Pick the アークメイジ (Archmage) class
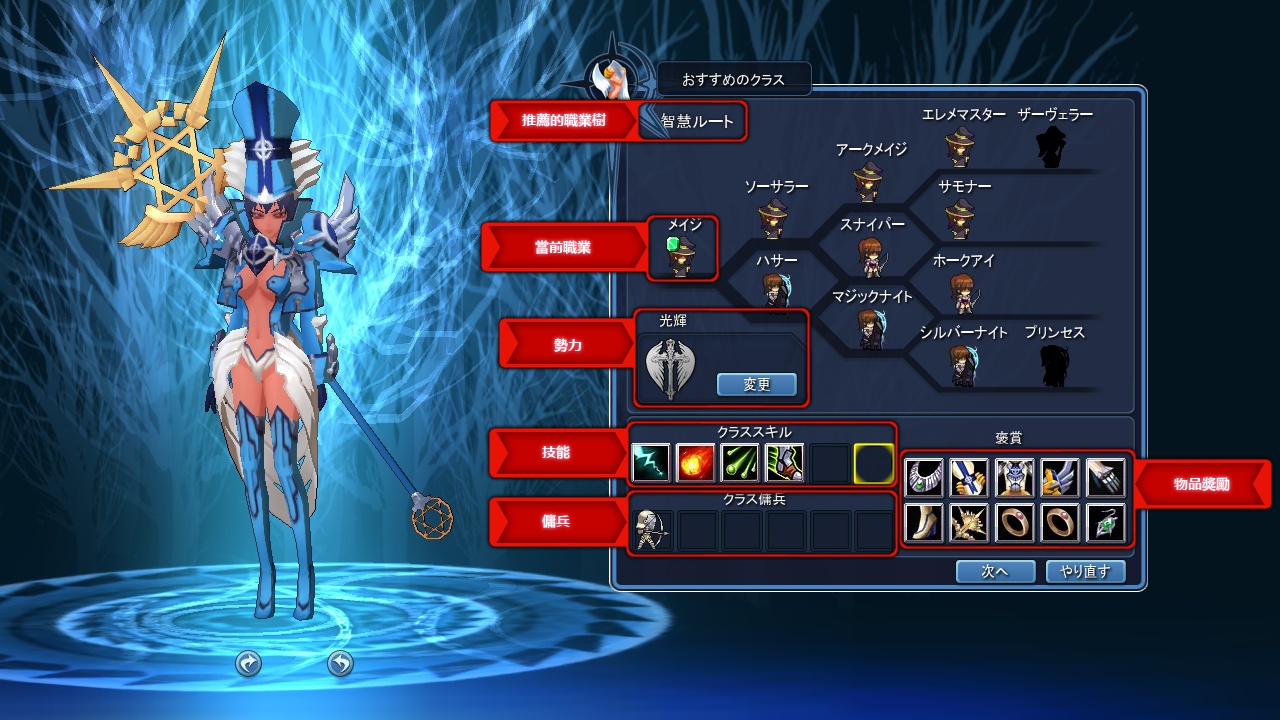 tap(868, 182)
